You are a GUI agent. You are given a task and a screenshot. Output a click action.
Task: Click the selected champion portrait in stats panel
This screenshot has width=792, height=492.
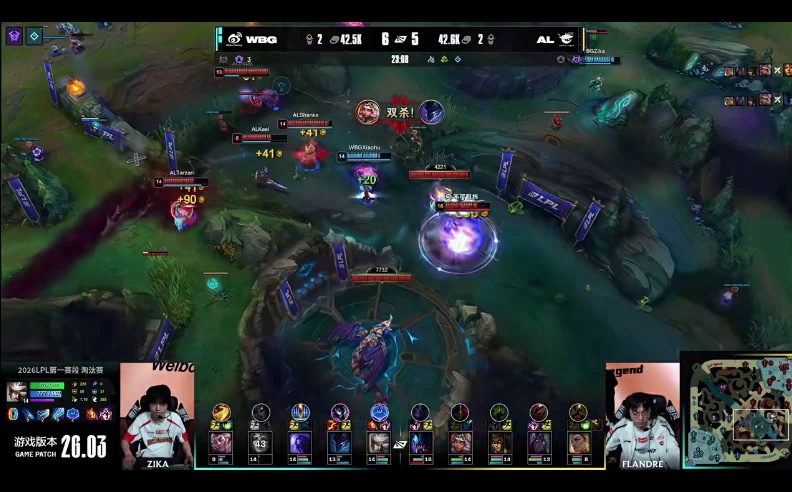click(16, 391)
